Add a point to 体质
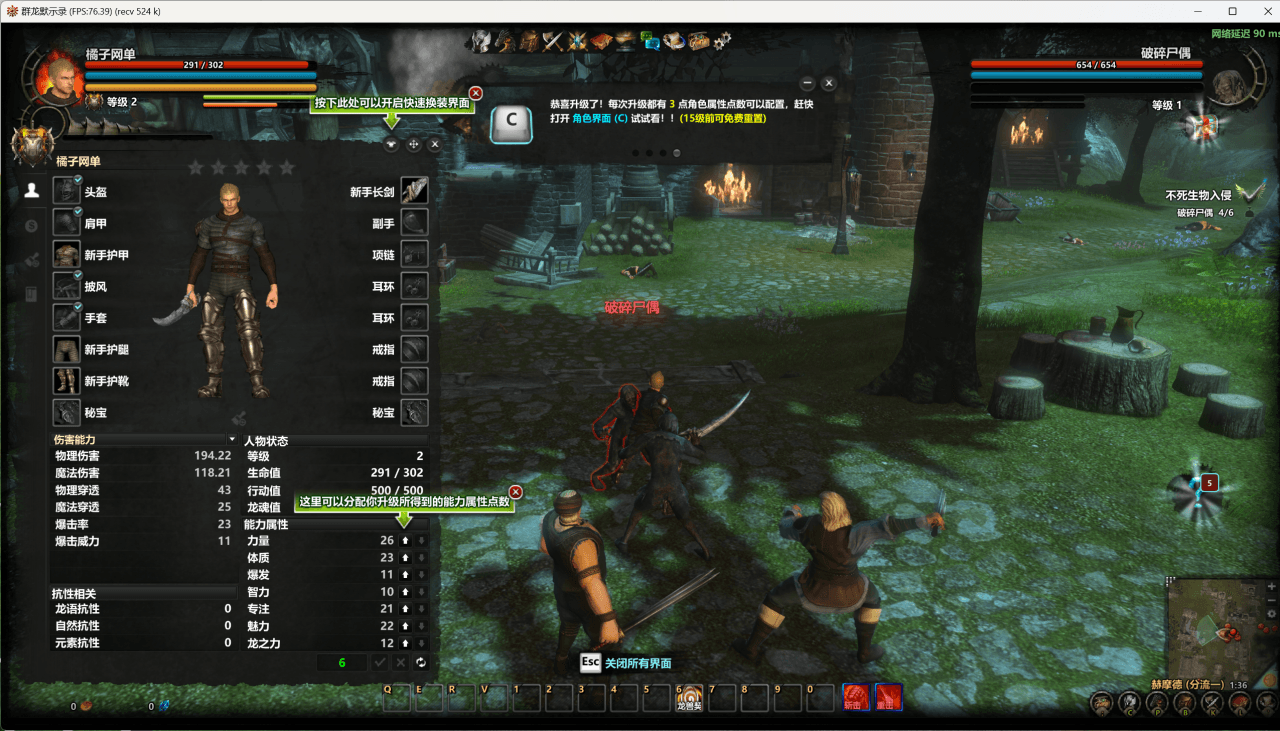1280x731 pixels. click(x=405, y=558)
